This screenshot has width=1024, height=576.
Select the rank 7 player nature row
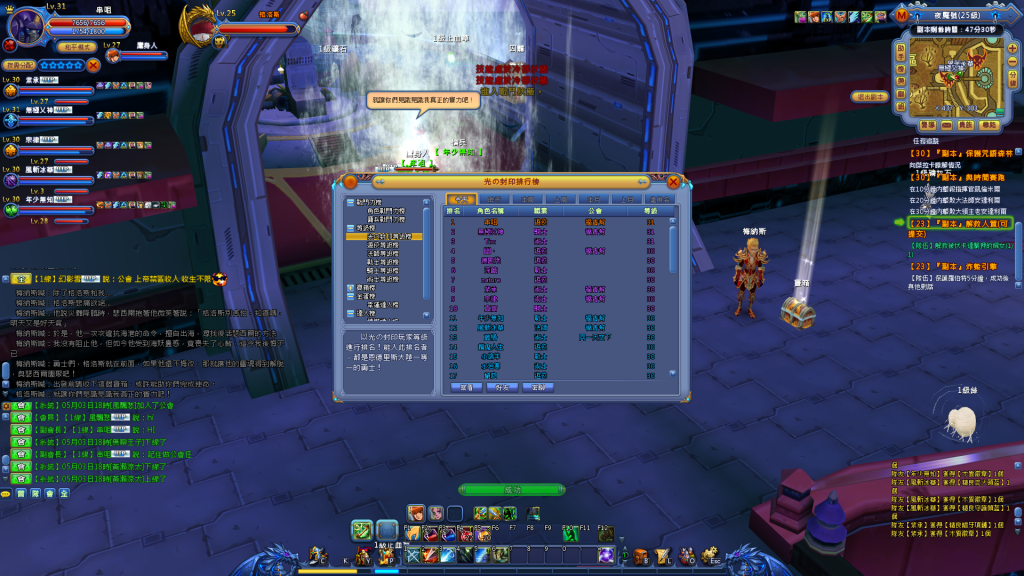[490, 280]
